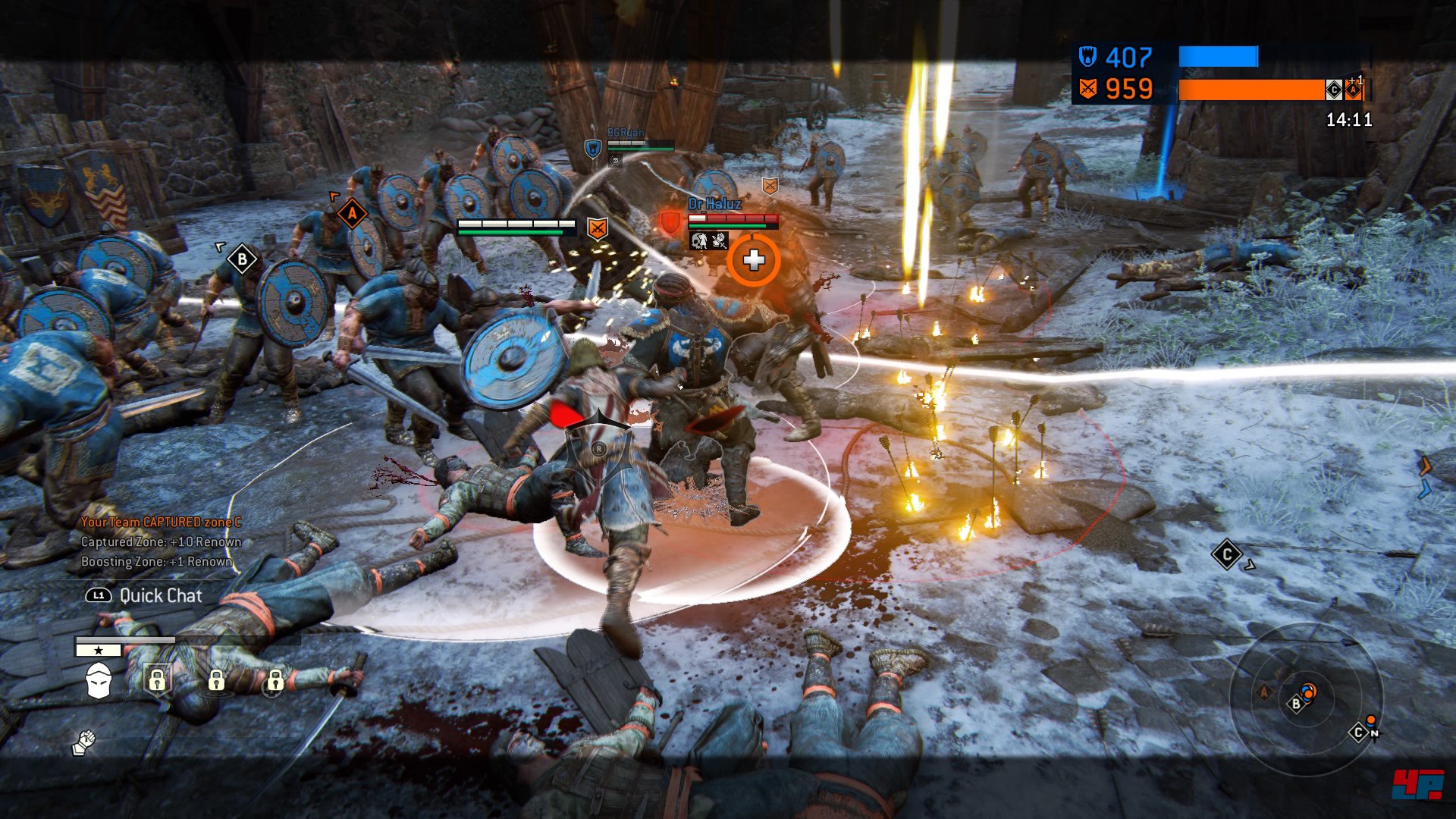Select the orange zone A marker

pyautogui.click(x=352, y=214)
